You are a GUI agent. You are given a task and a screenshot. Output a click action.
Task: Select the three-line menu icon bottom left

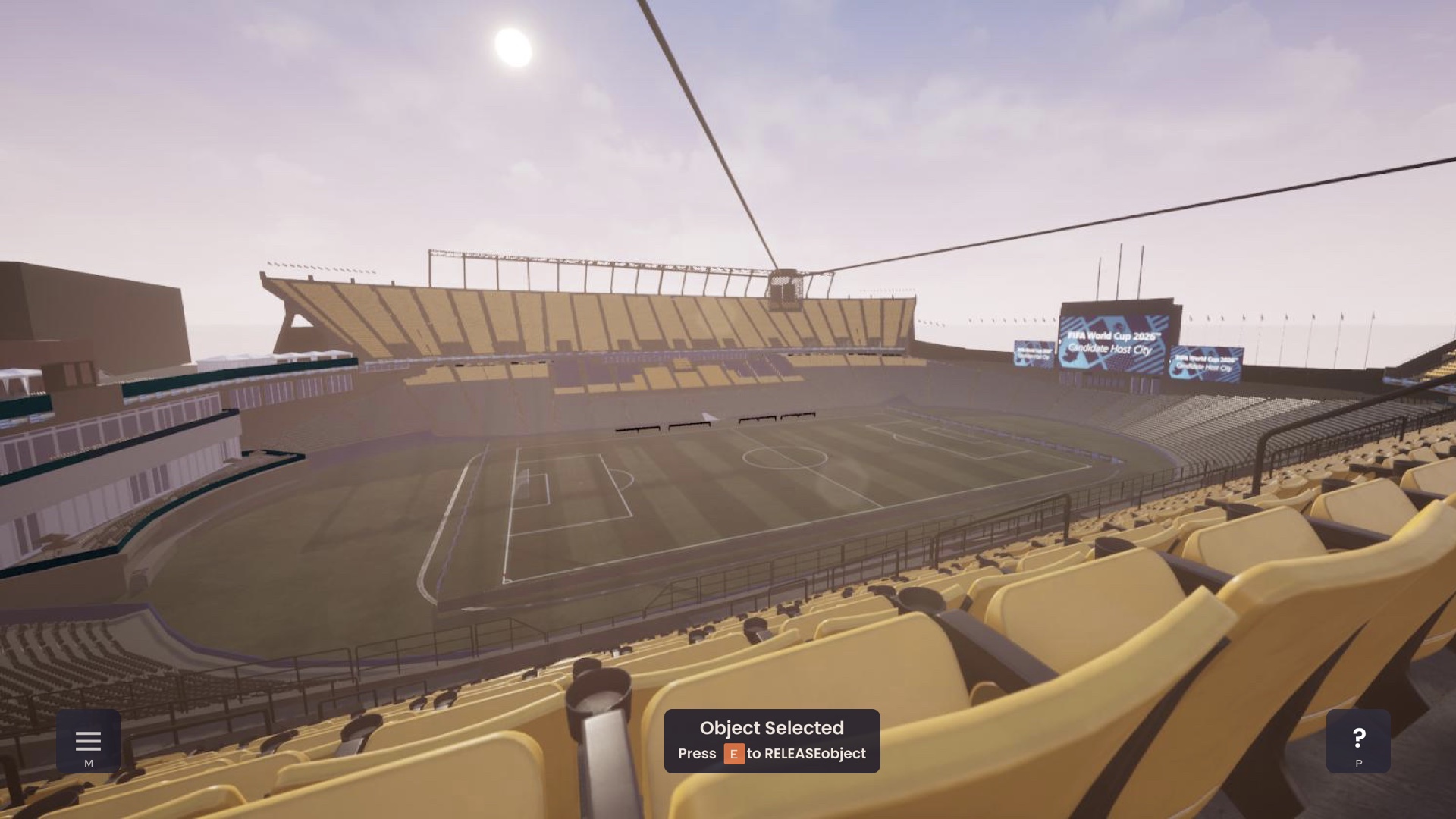coord(89,739)
